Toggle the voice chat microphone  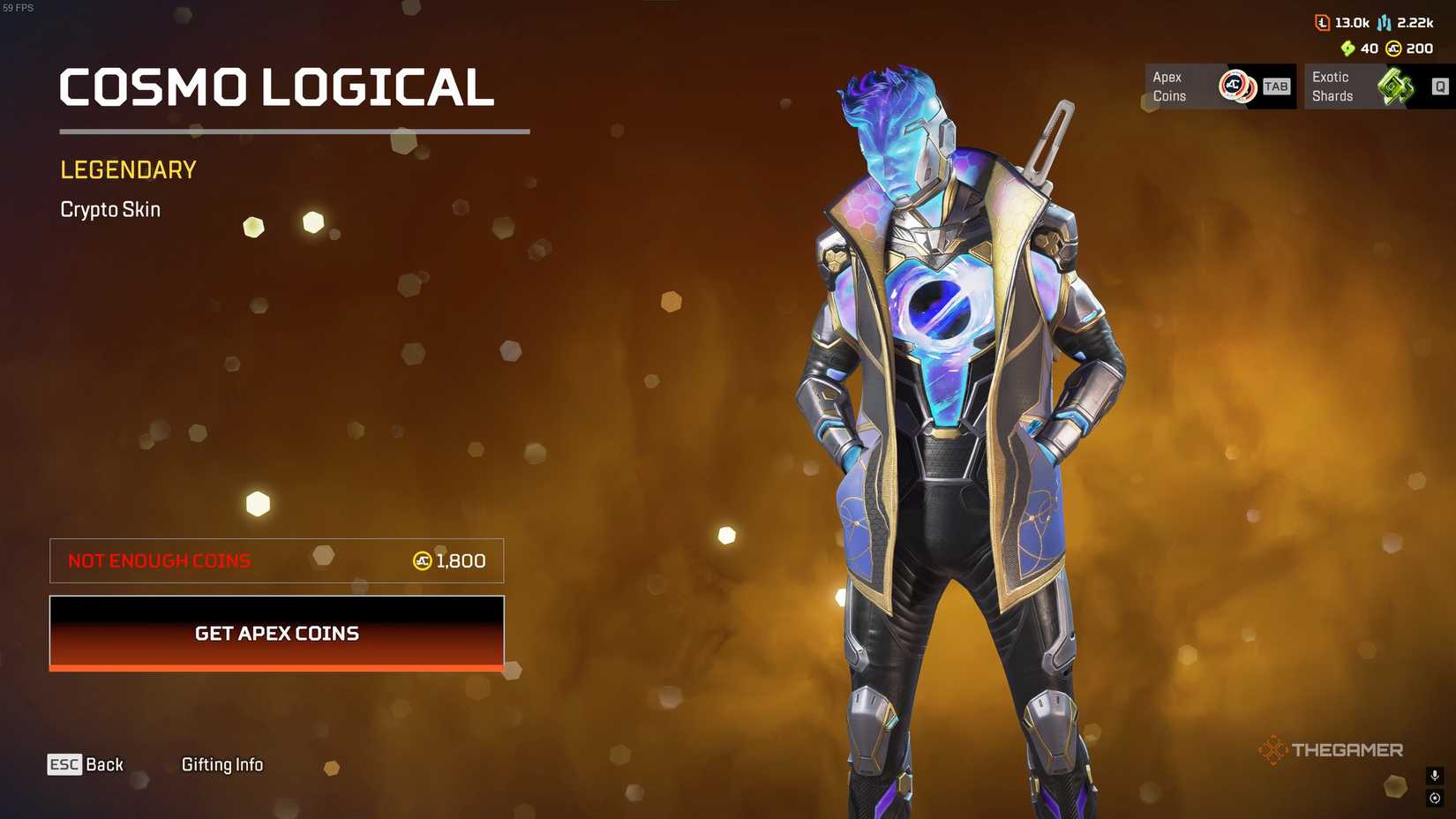(x=1433, y=778)
